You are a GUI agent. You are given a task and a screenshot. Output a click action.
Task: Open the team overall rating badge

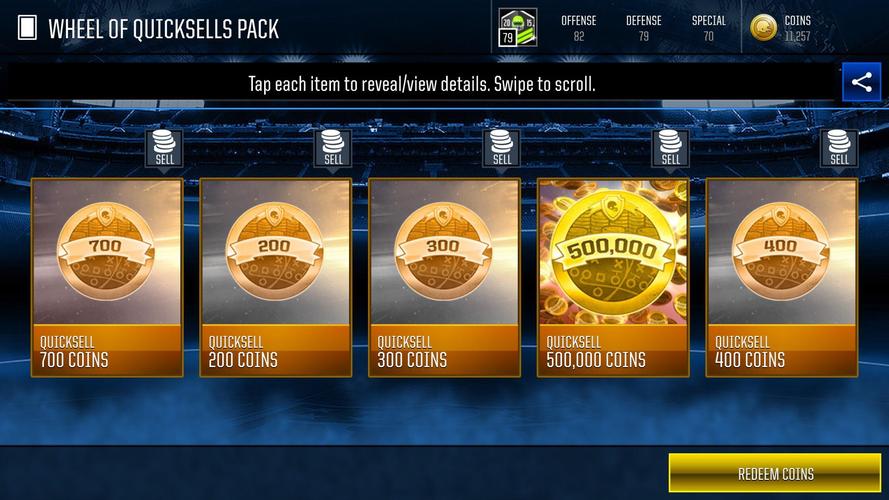(518, 28)
